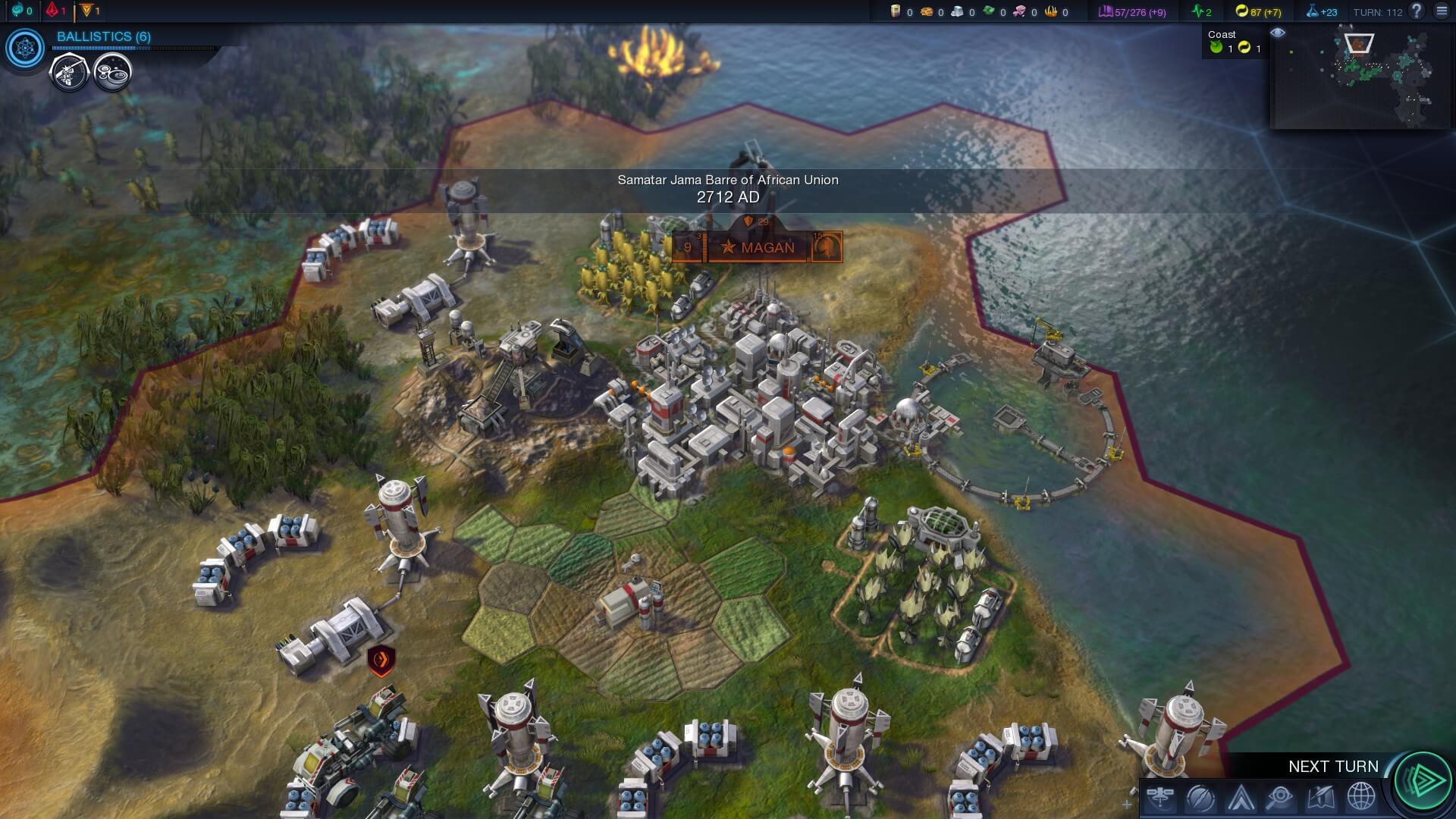Open the help question mark button
Image resolution: width=1456 pixels, height=819 pixels.
tap(1416, 11)
